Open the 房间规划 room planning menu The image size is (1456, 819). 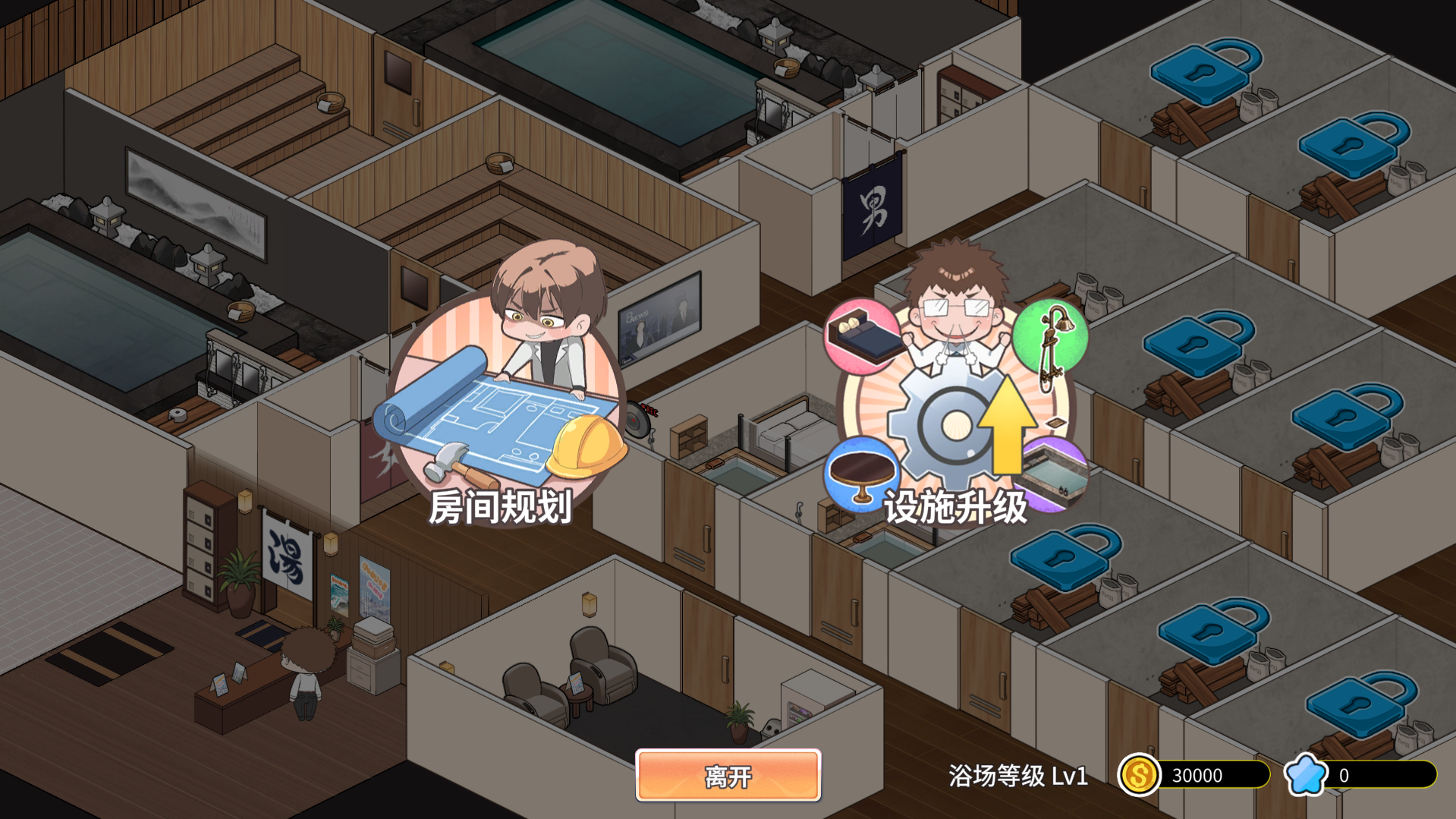(x=502, y=402)
